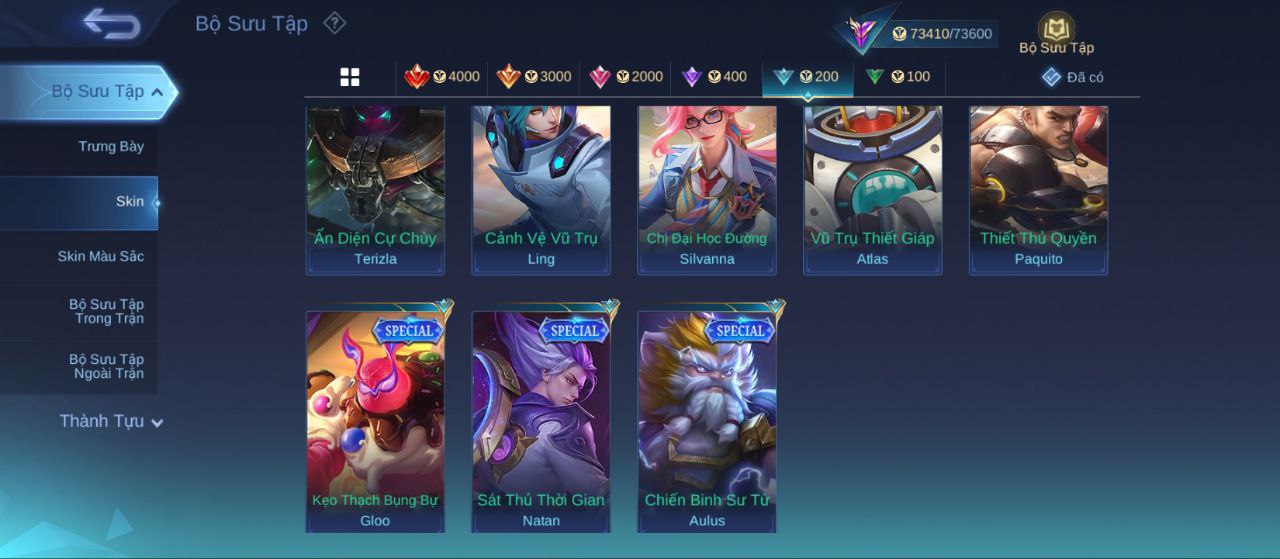
Task: Switch to the 4000 point tier tab
Action: [x=442, y=77]
